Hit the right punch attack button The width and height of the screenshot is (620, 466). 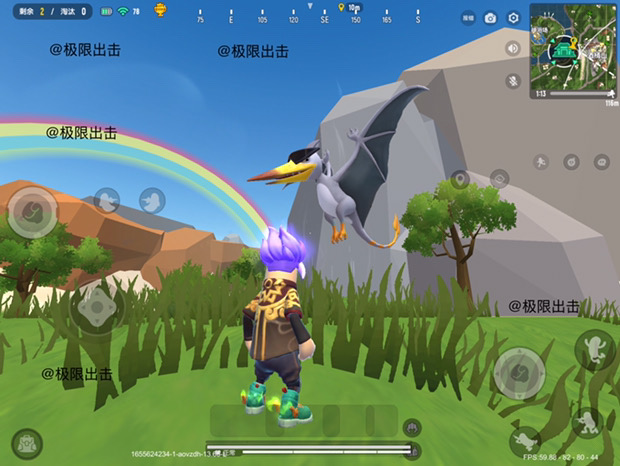(519, 372)
